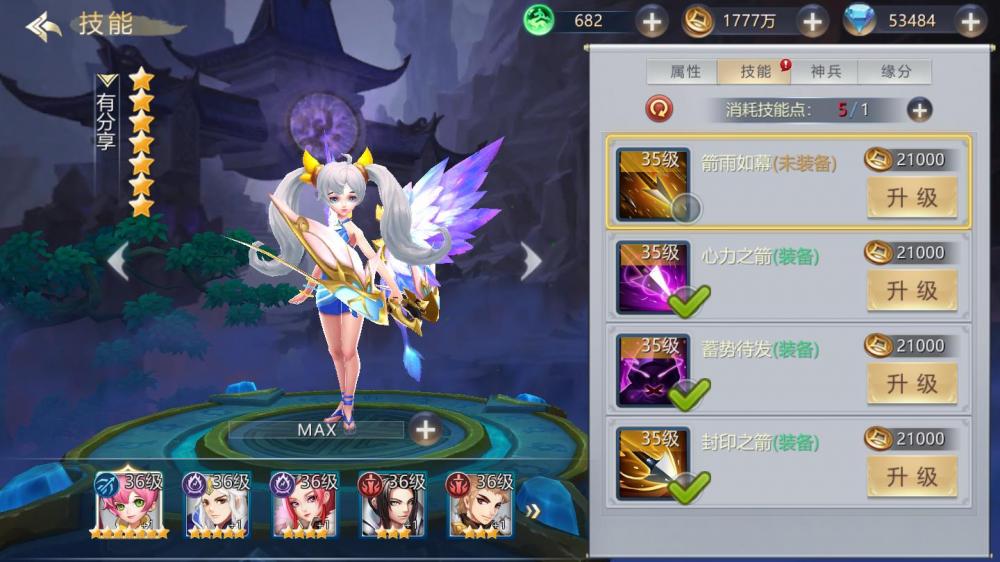Upgrade the 蓄势待发 skill
This screenshot has height=562, width=1000.
tap(911, 384)
